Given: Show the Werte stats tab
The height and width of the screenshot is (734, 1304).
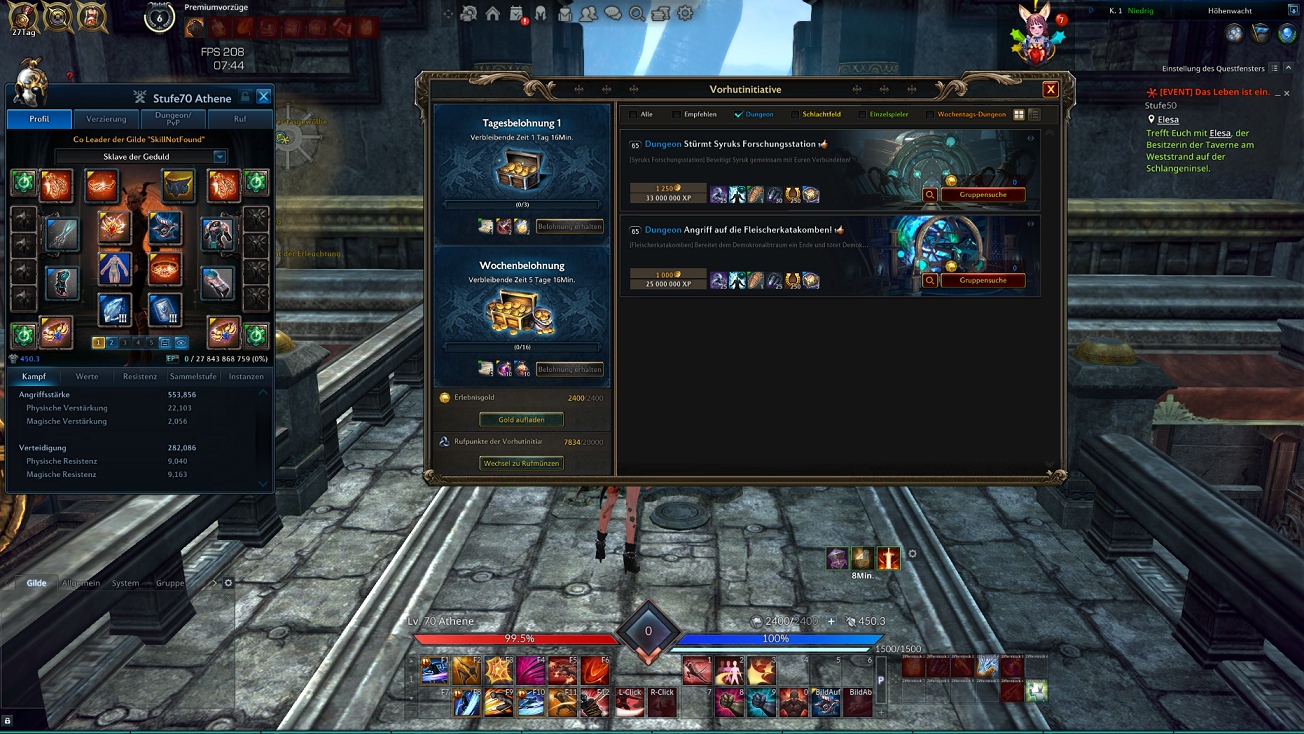Looking at the screenshot, I should click(x=87, y=377).
